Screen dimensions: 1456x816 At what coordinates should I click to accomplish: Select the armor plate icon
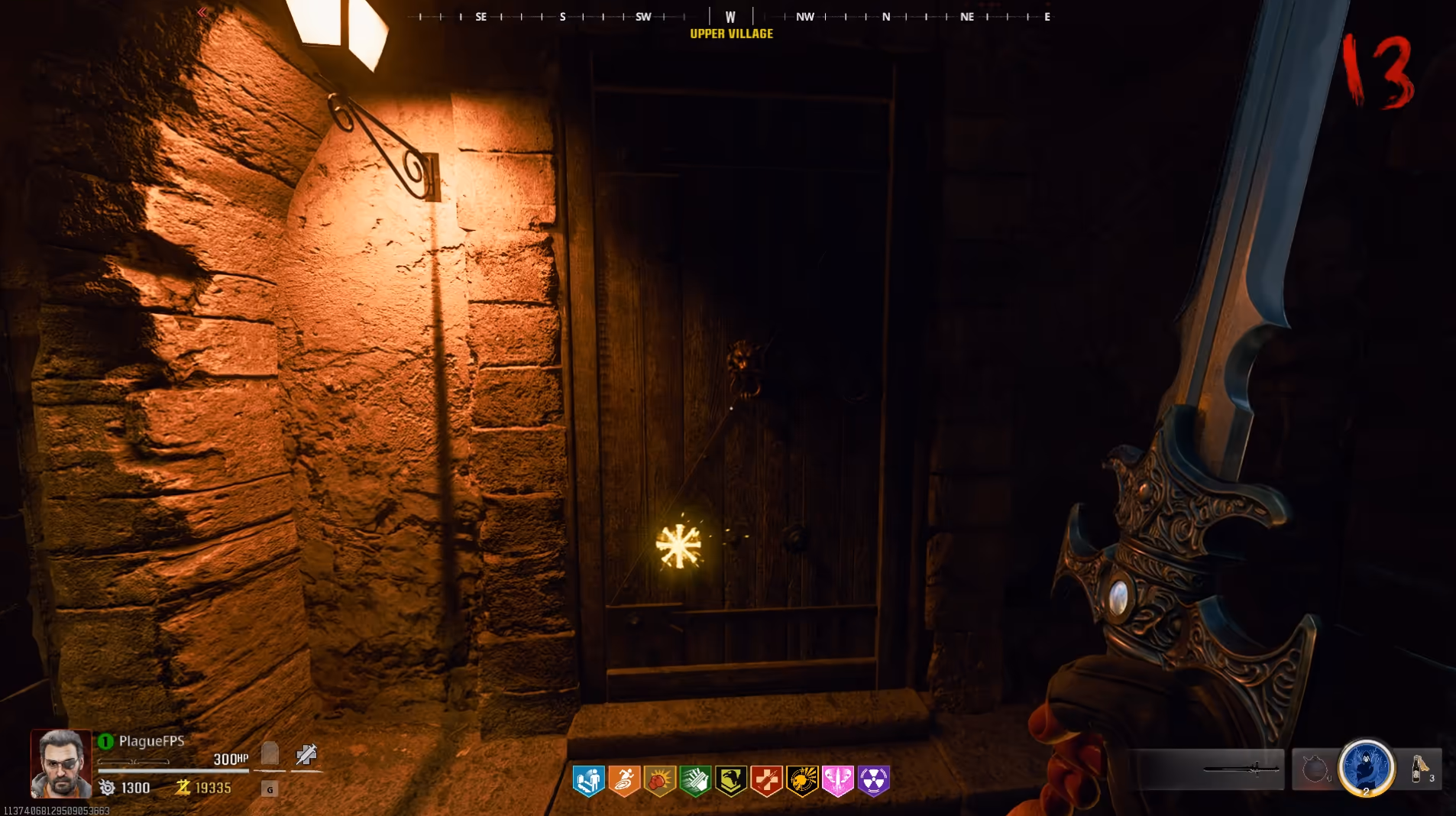(270, 754)
